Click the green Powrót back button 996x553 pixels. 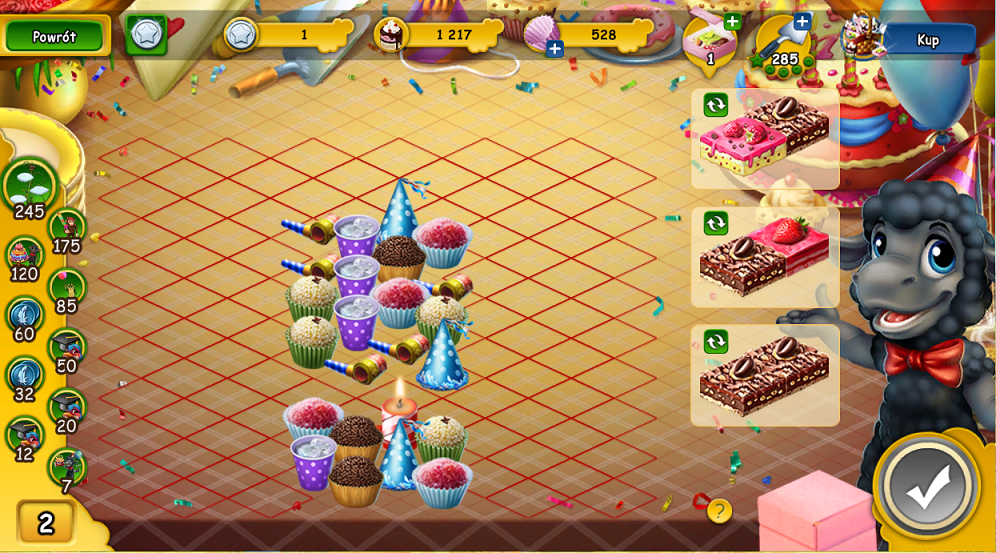click(x=54, y=36)
